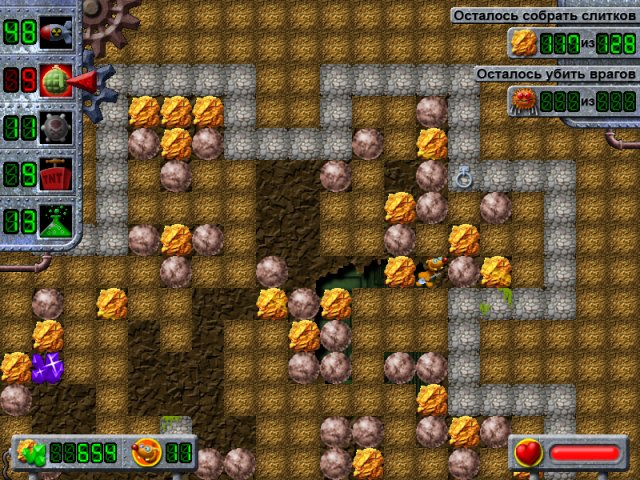The image size is (640, 480).
Task: Switch to the spiked mine weapon
Action: pos(54,128)
